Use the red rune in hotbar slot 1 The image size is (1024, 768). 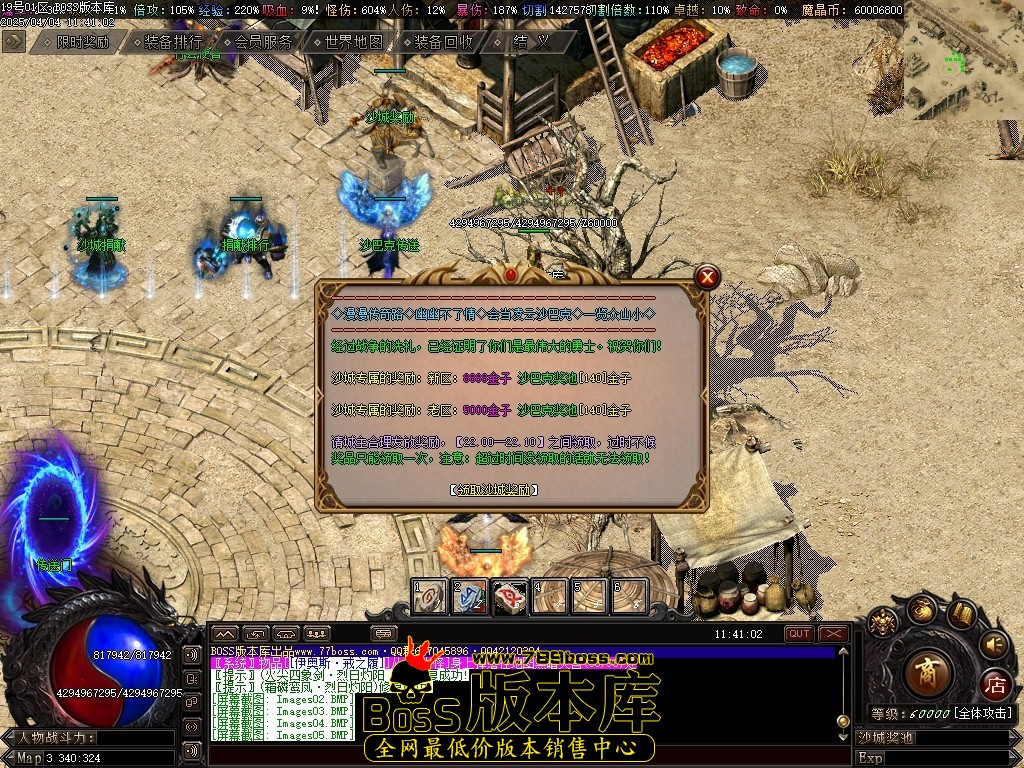[x=430, y=596]
